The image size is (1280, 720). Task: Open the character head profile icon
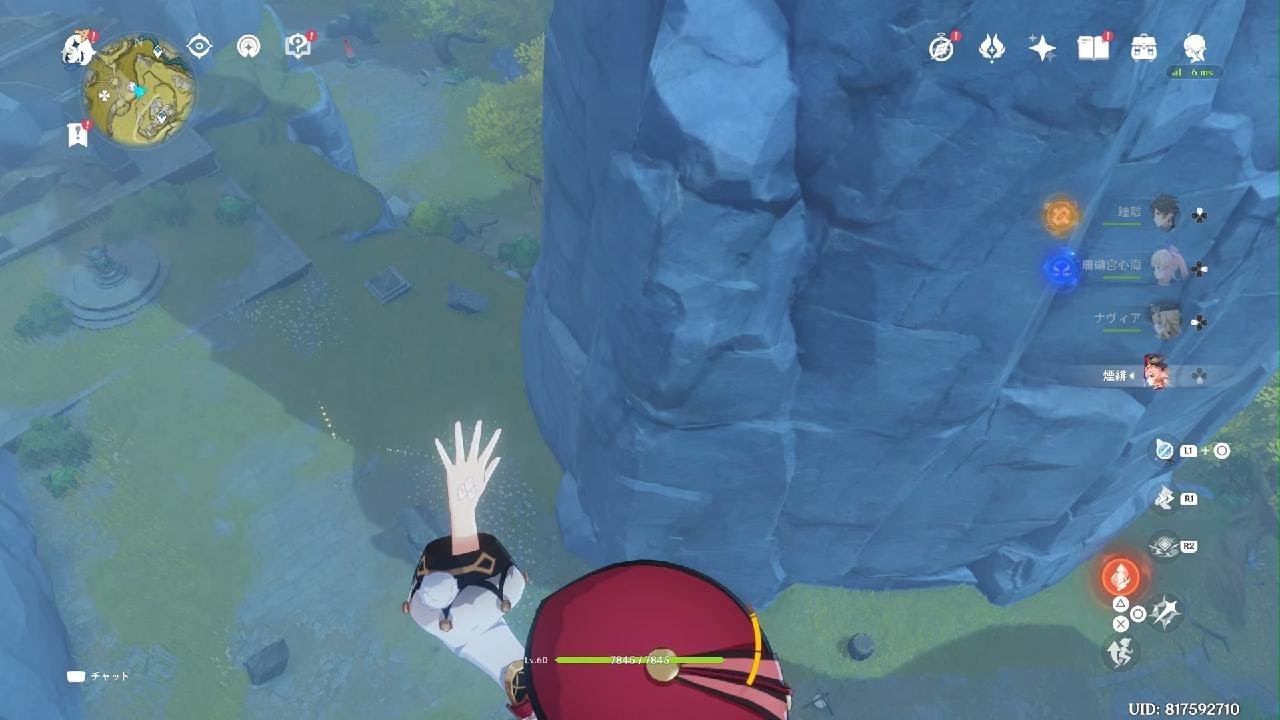[x=1193, y=46]
